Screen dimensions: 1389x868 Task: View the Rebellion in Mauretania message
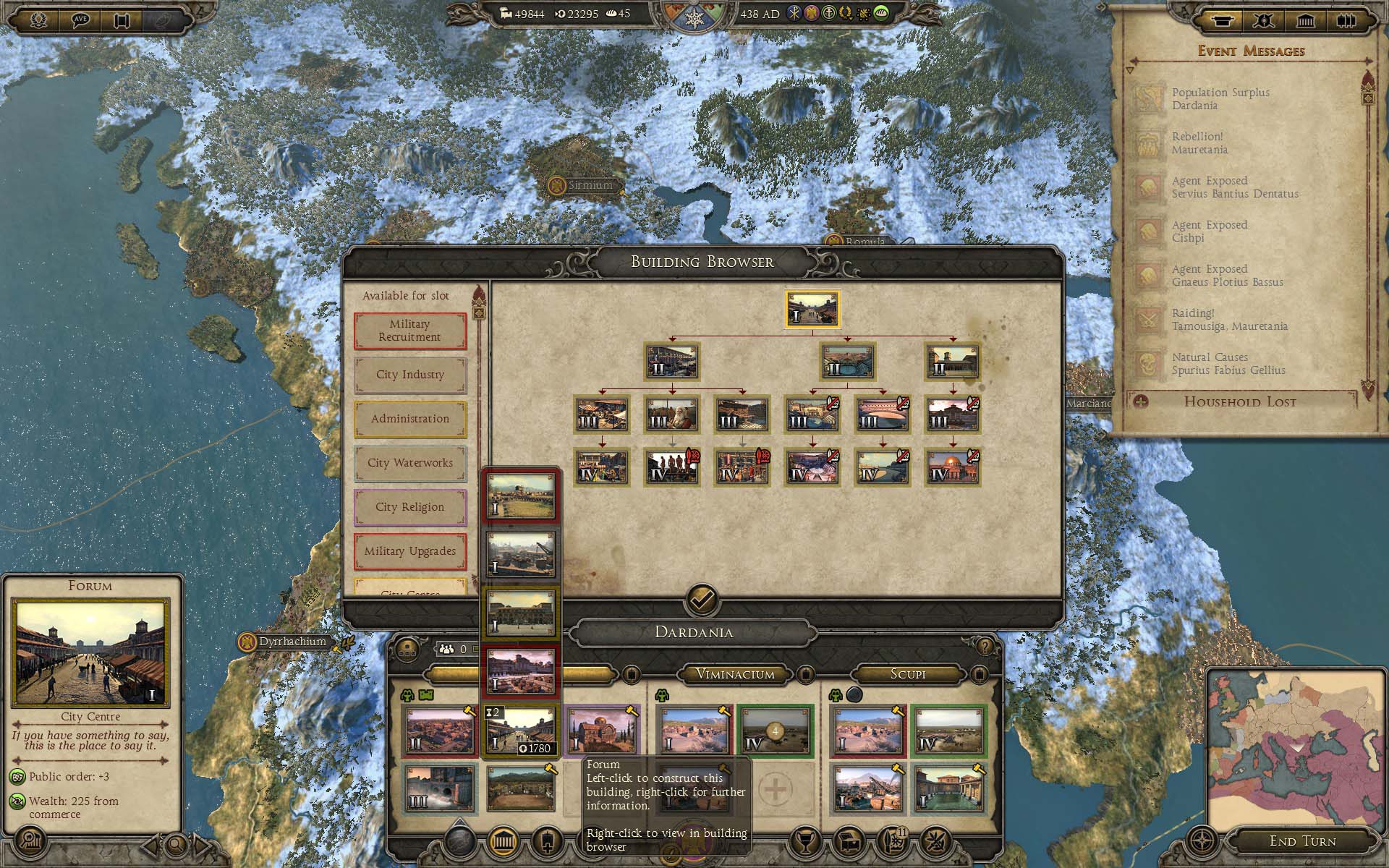(x=1199, y=143)
